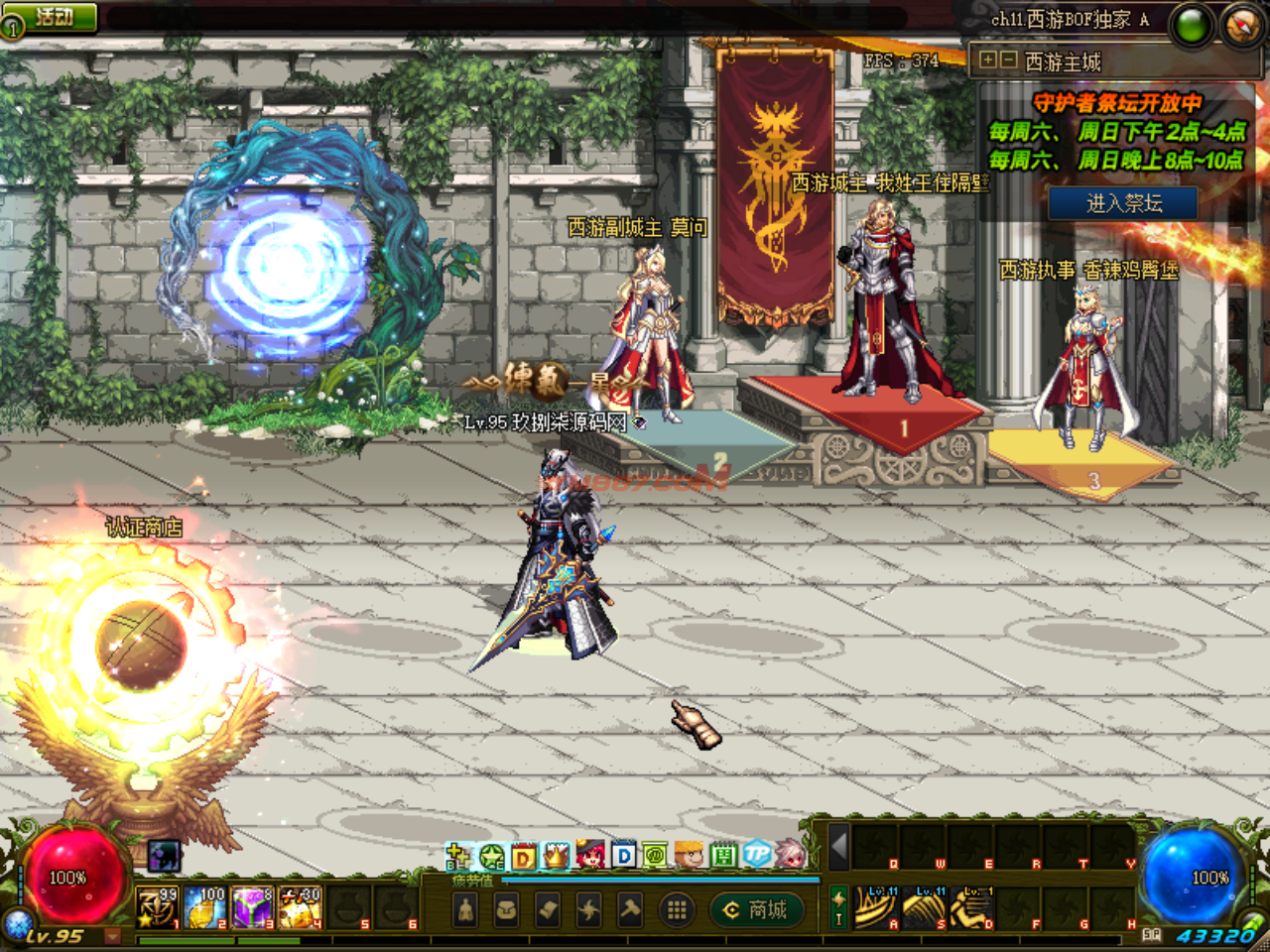Click the skill bar left arrow toggle

839,846
